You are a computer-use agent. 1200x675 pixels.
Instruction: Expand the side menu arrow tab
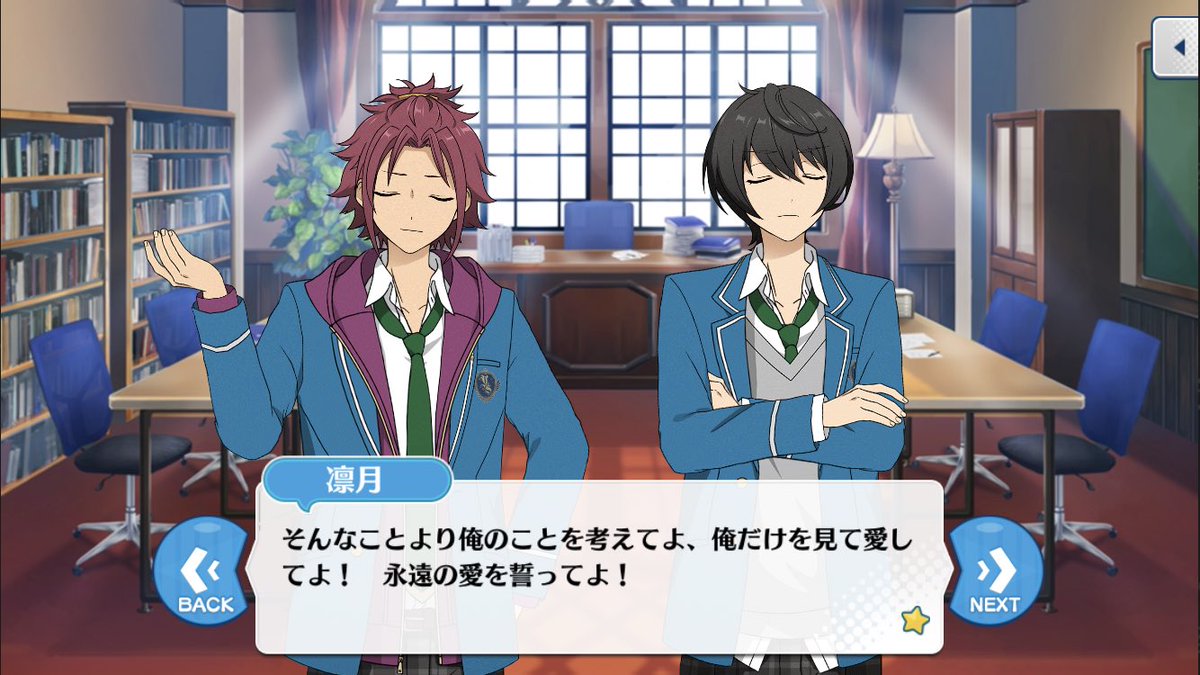[1176, 47]
